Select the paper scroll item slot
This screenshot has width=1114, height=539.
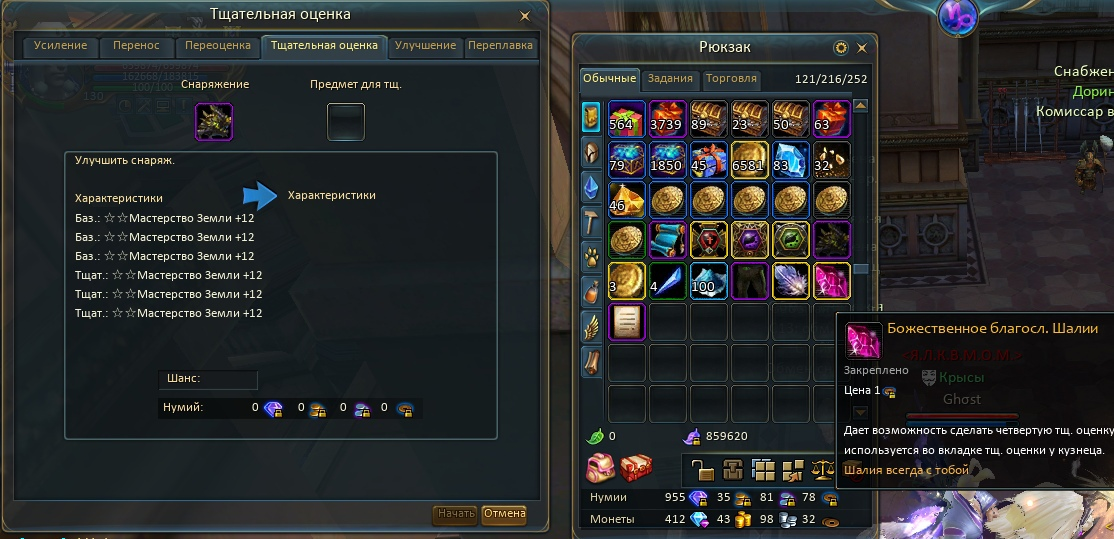pos(627,322)
